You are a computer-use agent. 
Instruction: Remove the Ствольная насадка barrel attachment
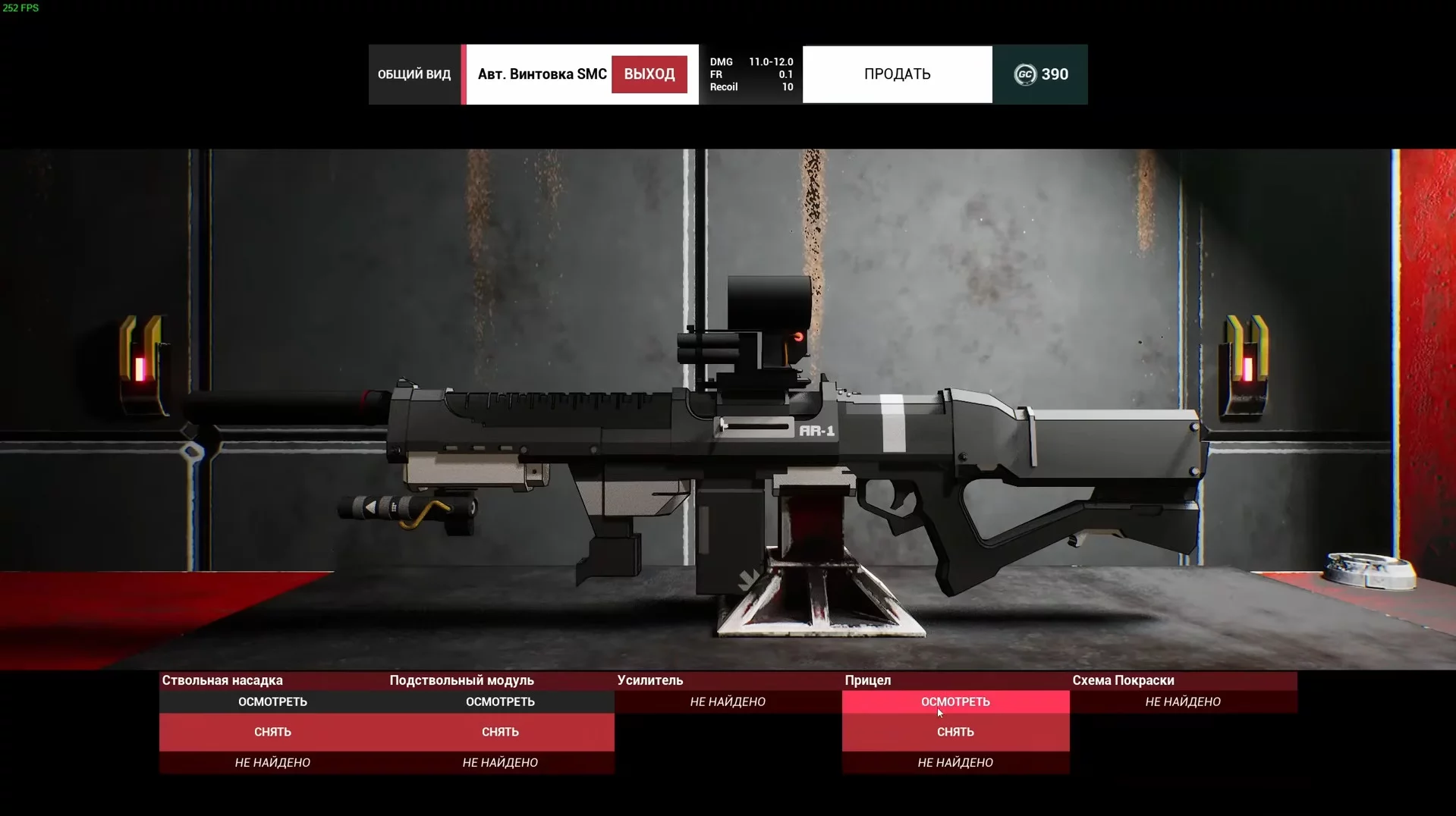click(272, 732)
